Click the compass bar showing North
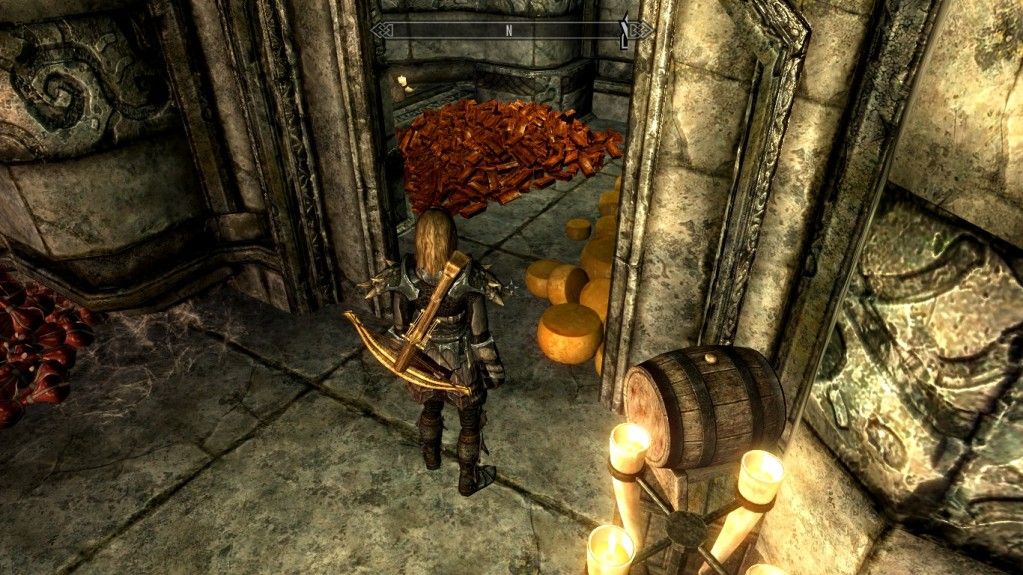The height and width of the screenshot is (575, 1023). pos(509,30)
